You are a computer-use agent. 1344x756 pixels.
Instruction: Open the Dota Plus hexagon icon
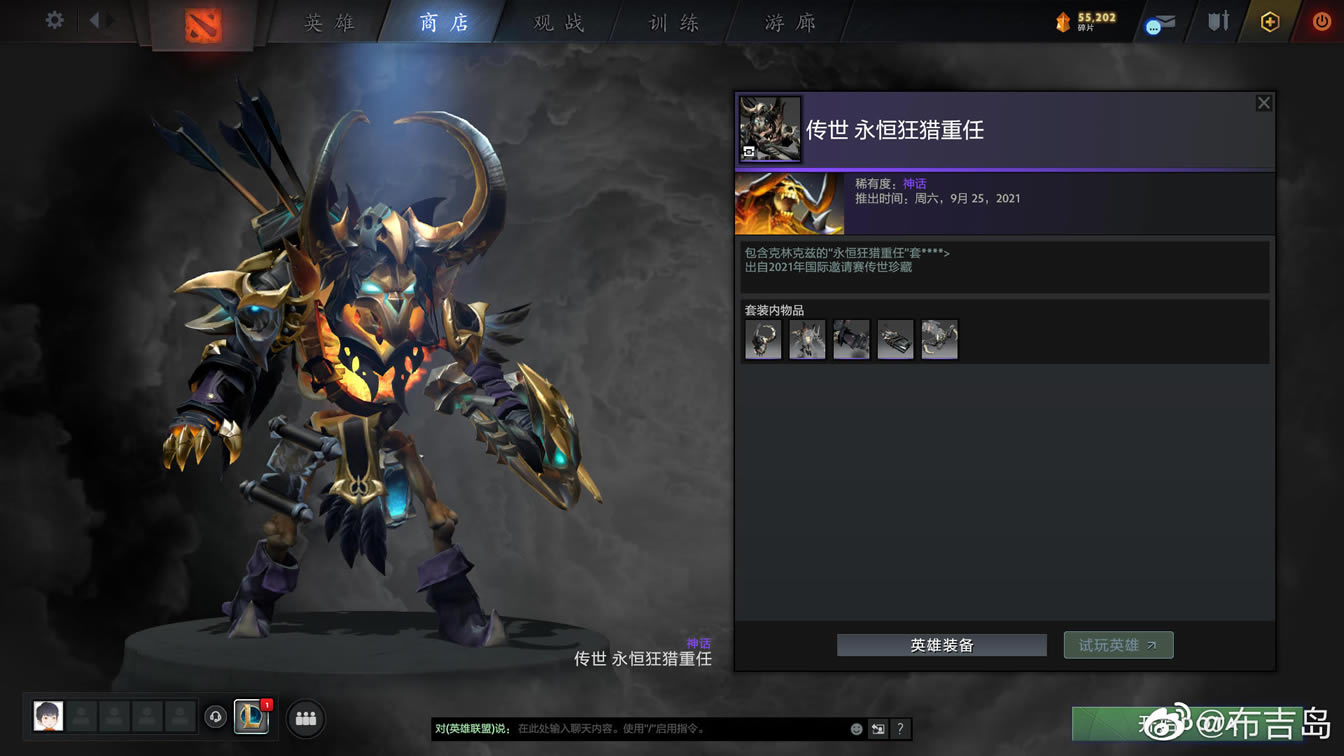tap(1269, 21)
